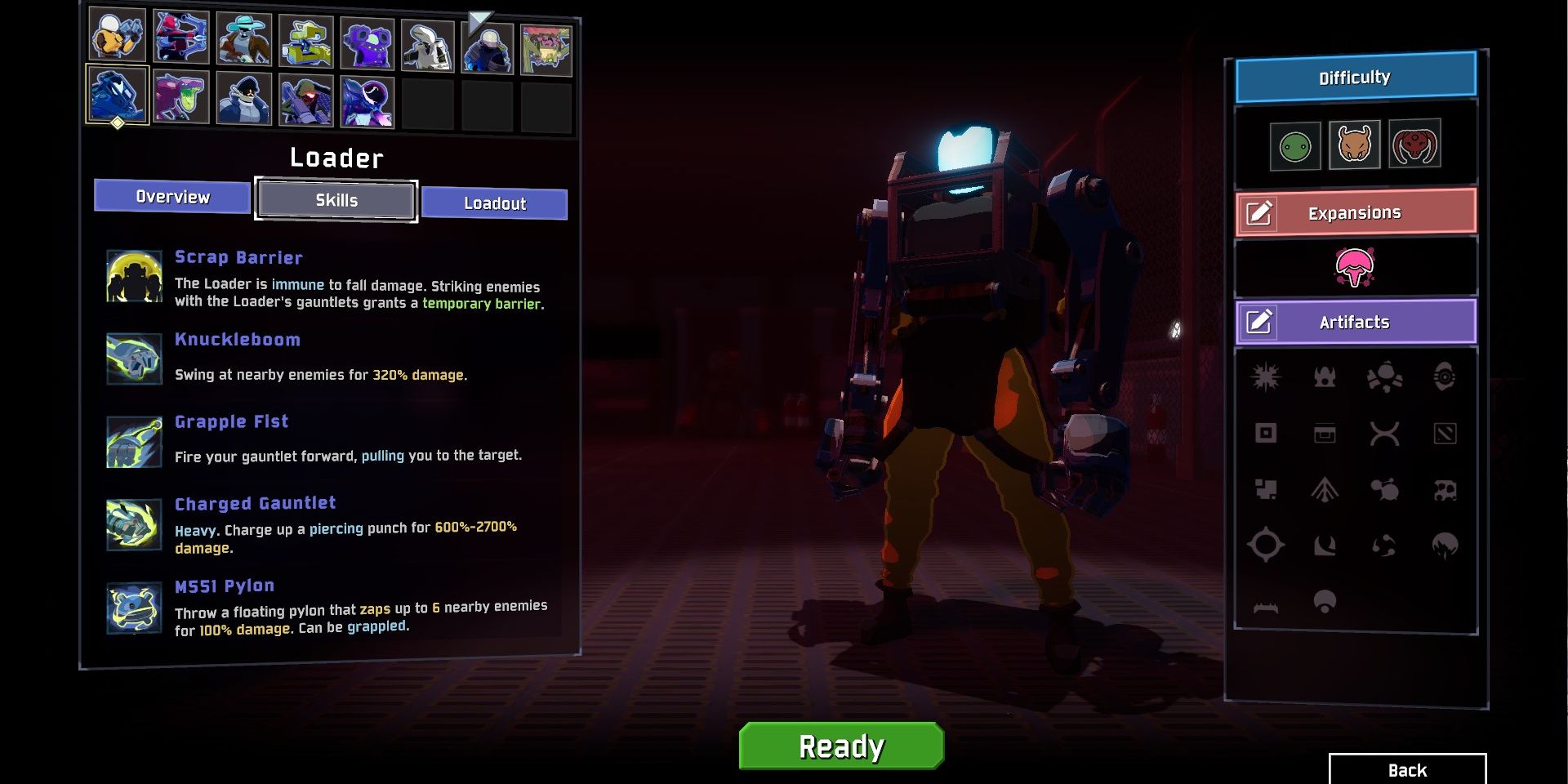
Task: Click the Back button
Action: coord(1406,769)
